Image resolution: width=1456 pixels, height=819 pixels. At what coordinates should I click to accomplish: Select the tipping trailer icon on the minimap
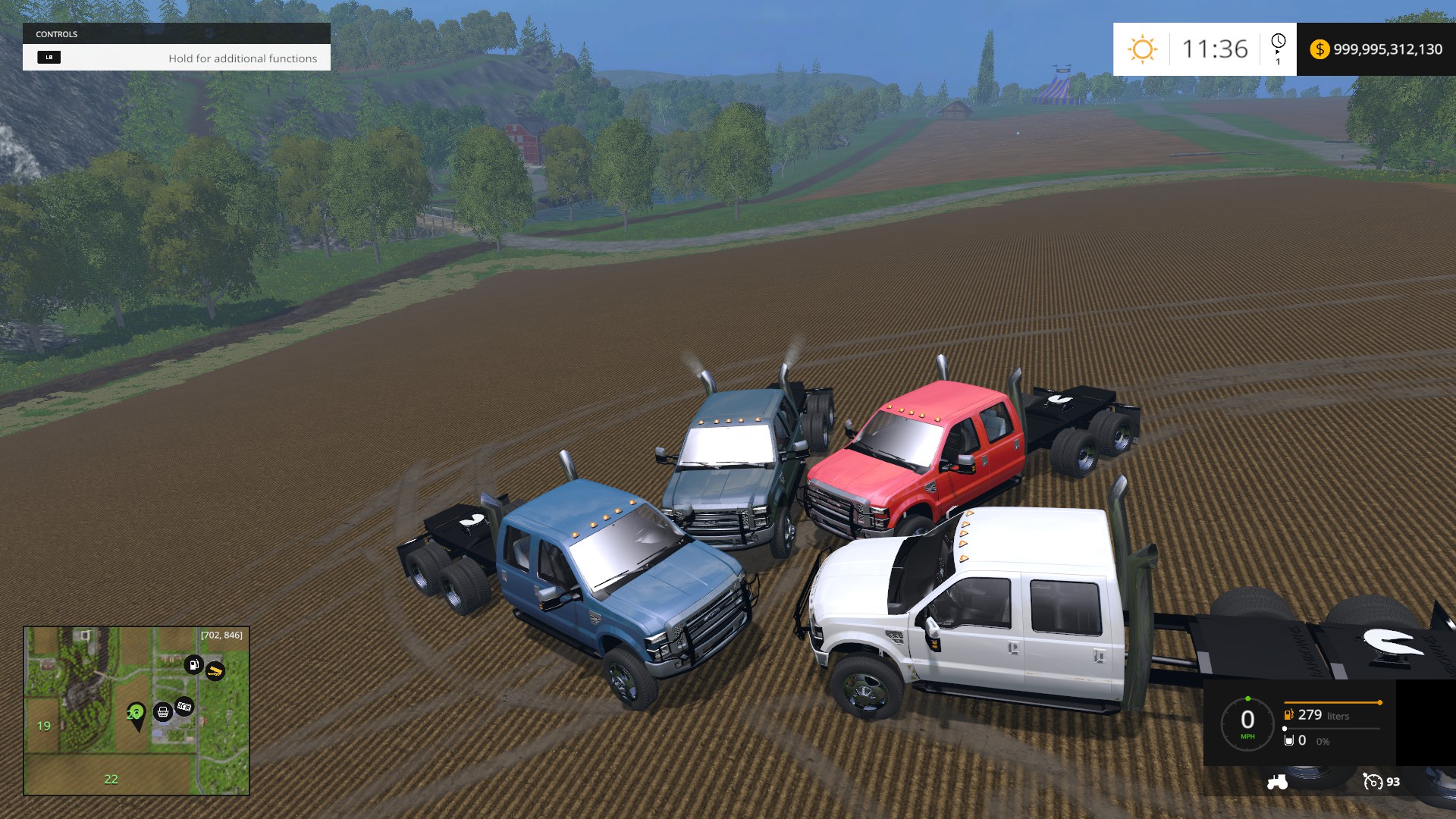215,671
